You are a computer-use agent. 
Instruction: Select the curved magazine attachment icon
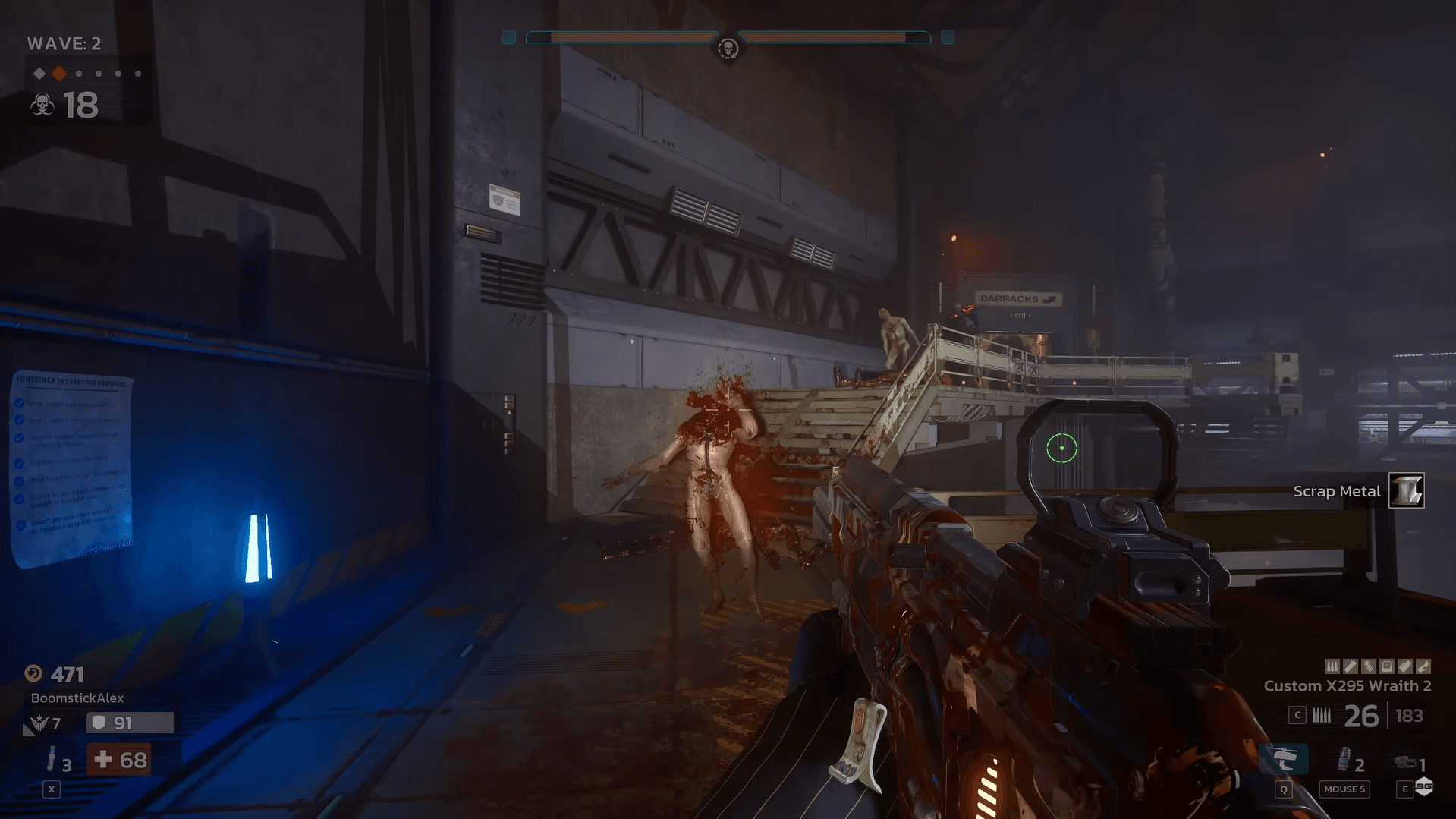(x=1368, y=666)
